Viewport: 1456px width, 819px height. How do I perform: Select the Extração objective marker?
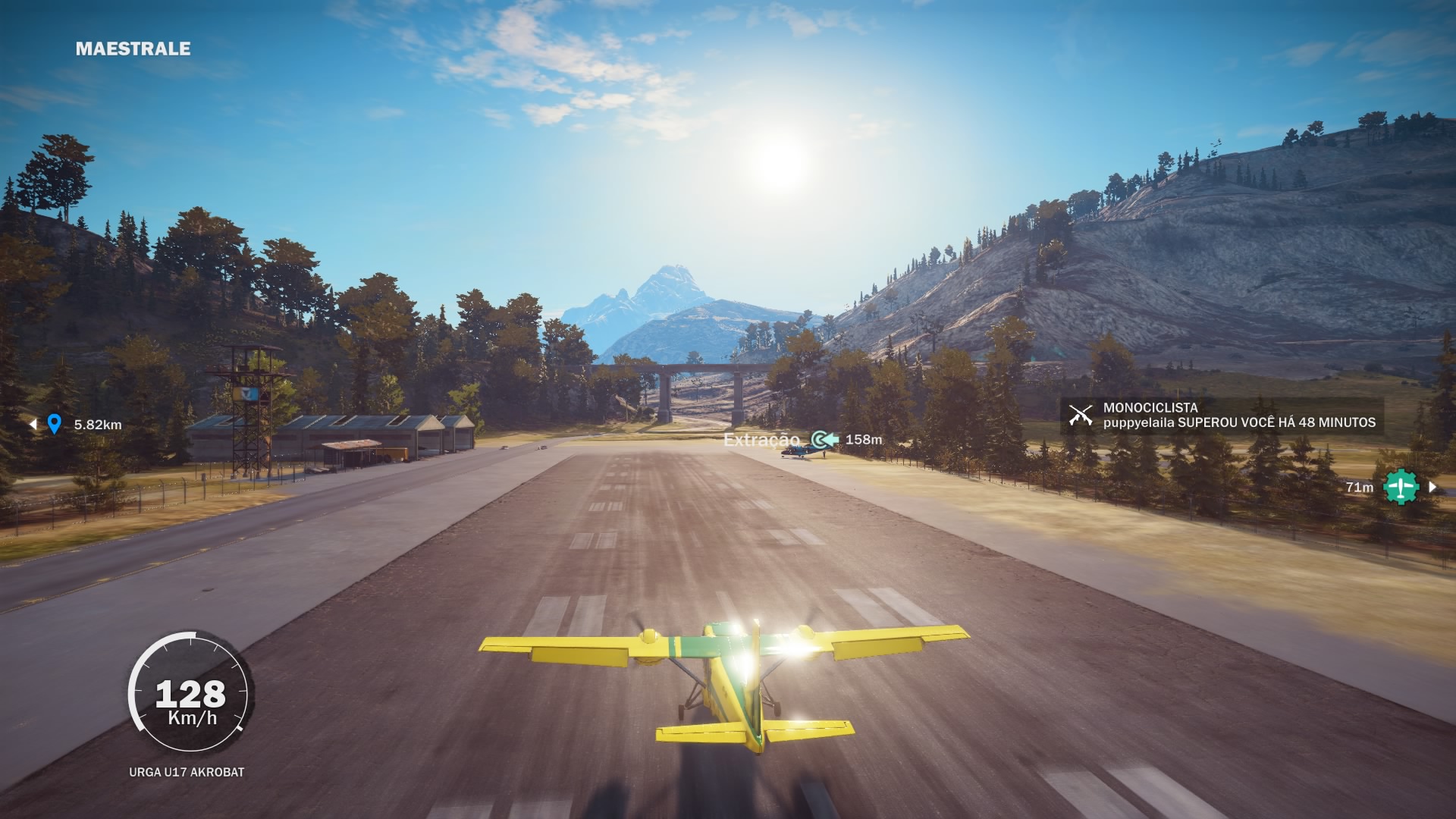[825, 439]
